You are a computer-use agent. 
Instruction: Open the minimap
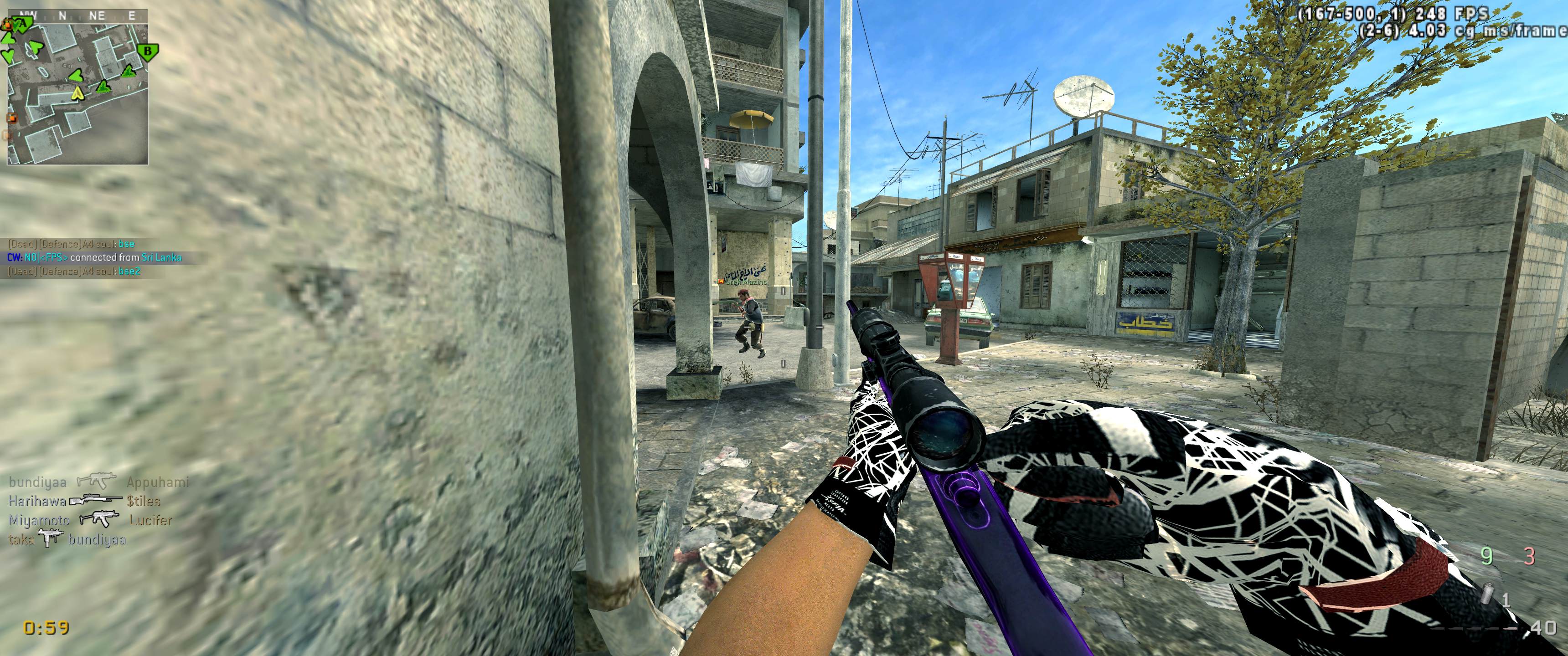[x=77, y=91]
